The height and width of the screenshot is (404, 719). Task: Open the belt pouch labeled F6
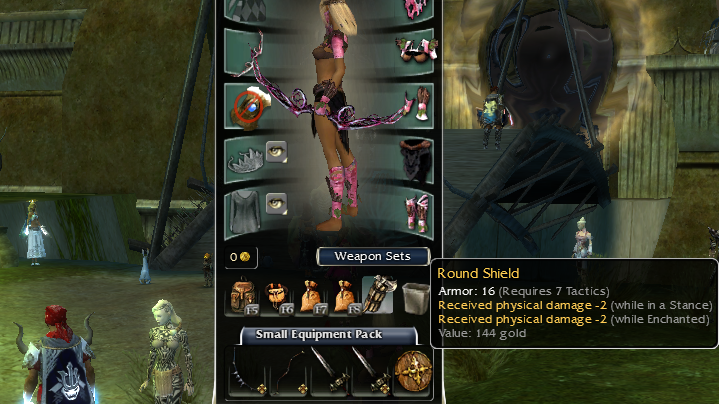(278, 294)
